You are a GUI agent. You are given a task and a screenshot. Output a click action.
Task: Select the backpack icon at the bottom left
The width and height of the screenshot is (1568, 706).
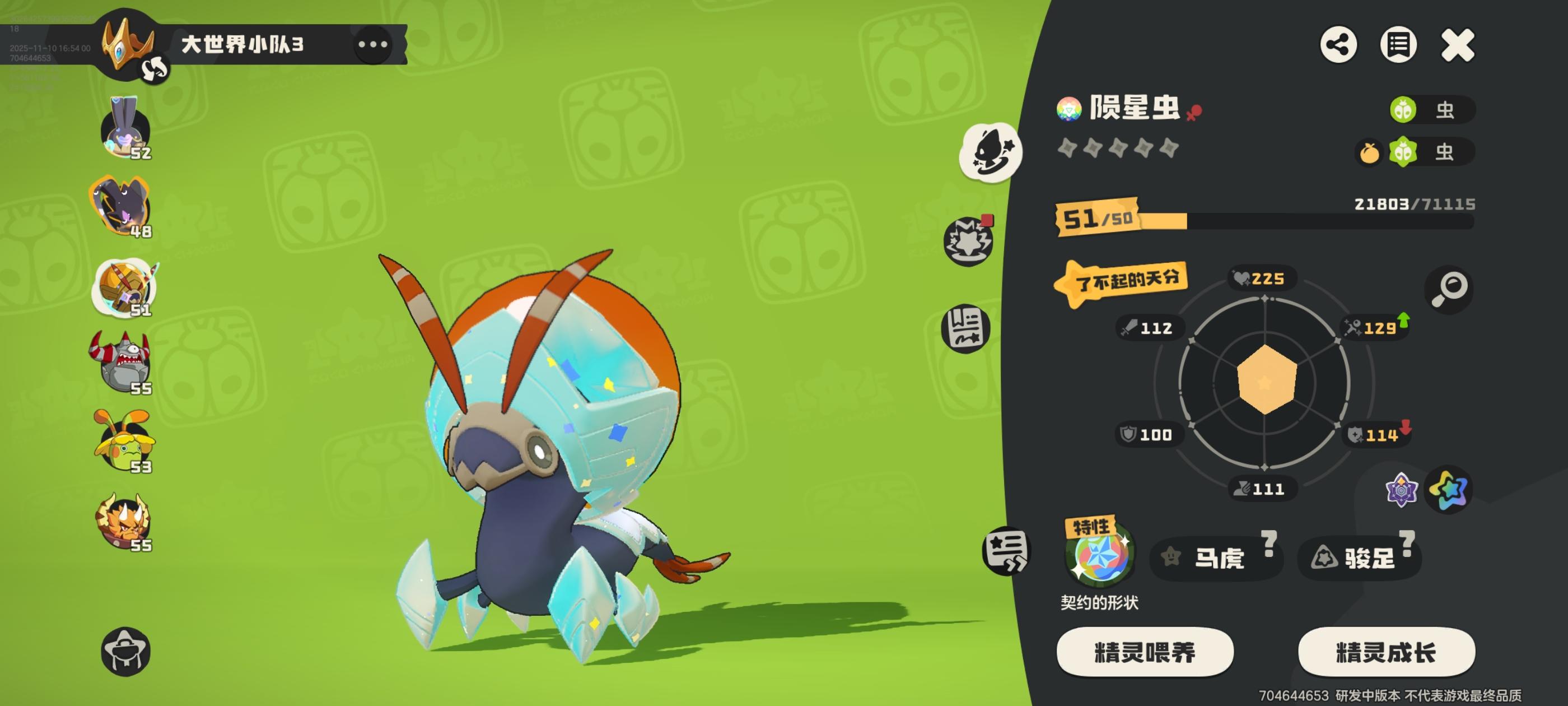(126, 651)
